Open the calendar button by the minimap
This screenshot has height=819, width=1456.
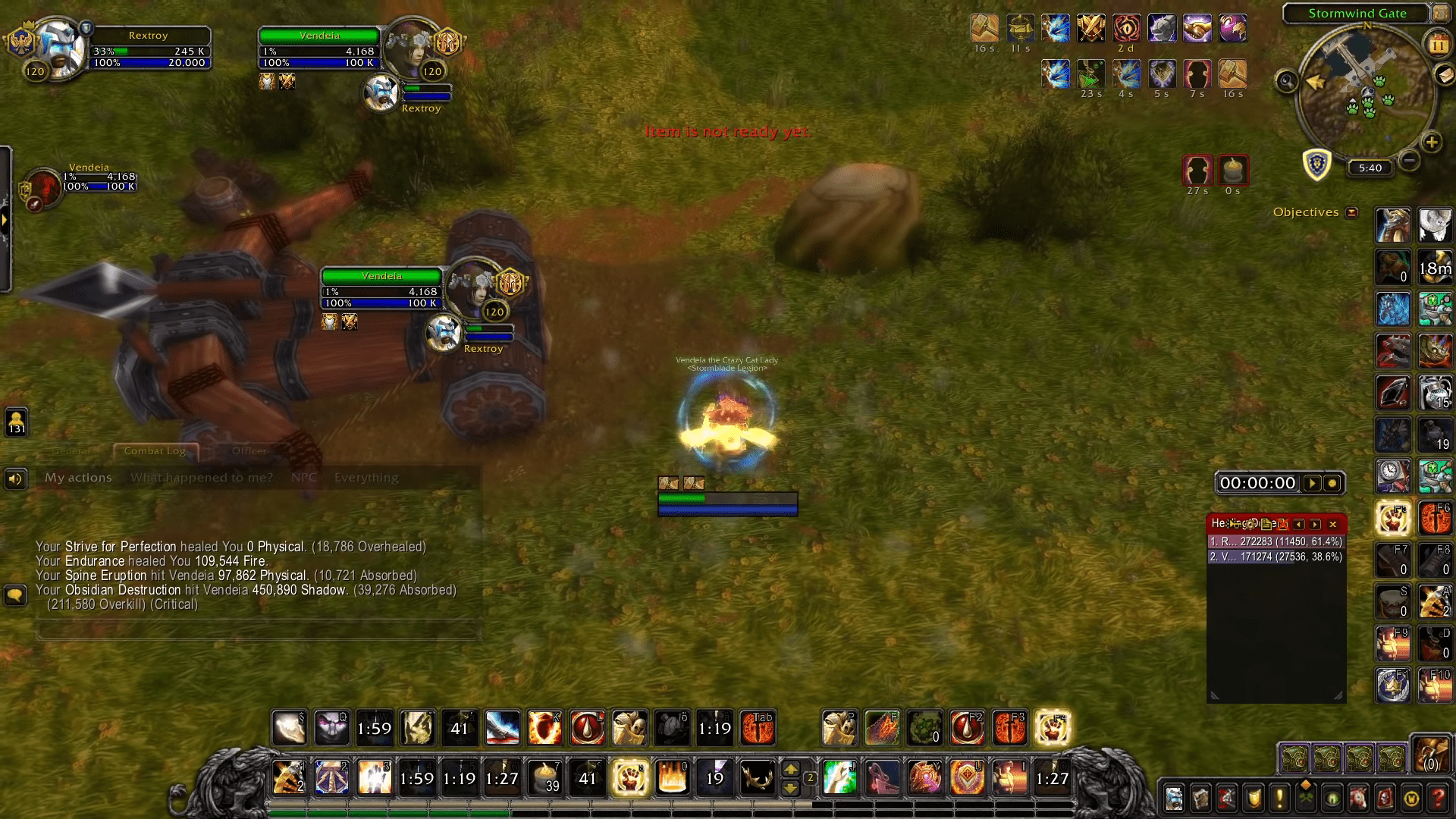pos(1438,45)
